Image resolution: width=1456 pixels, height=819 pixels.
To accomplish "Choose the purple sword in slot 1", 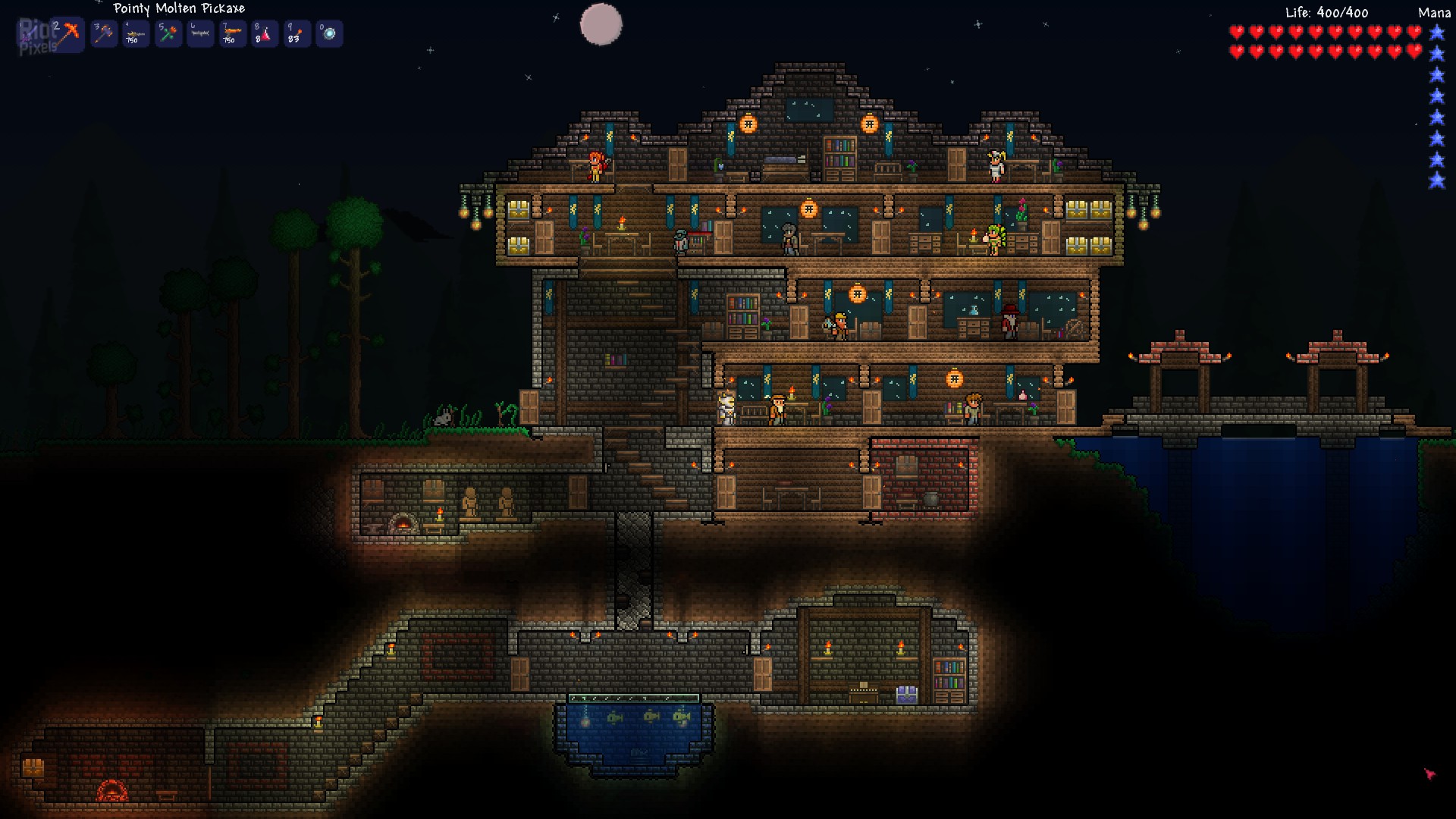I will click(x=30, y=33).
